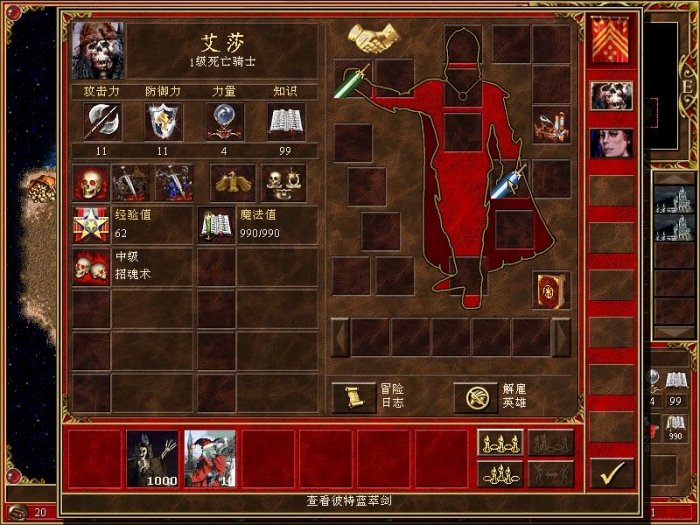Switch to the dark-haired woman hero portrait
The image size is (700, 525).
coord(611,142)
